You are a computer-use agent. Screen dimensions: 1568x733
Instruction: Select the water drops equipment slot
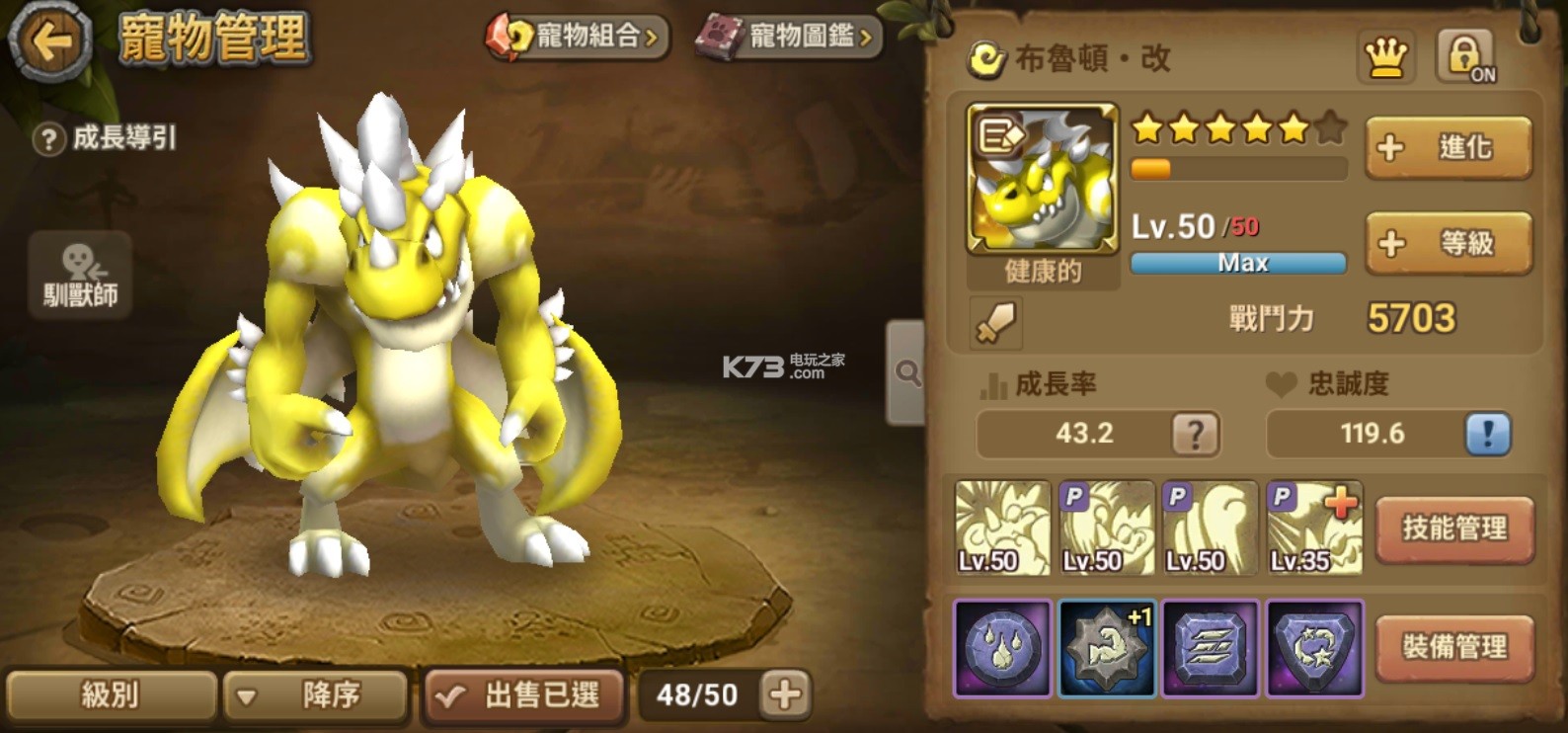pyautogui.click(x=1002, y=648)
